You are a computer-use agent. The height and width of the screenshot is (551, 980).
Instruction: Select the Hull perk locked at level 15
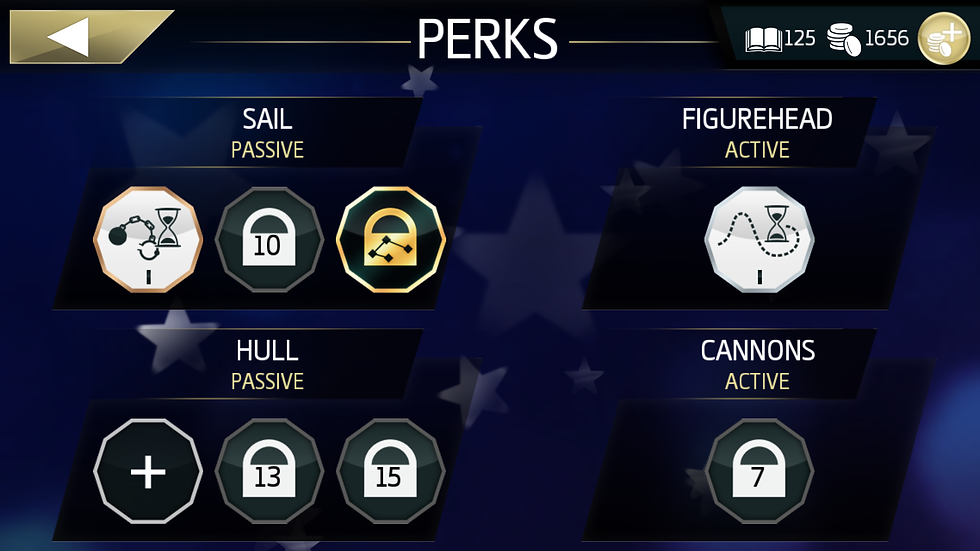click(390, 472)
